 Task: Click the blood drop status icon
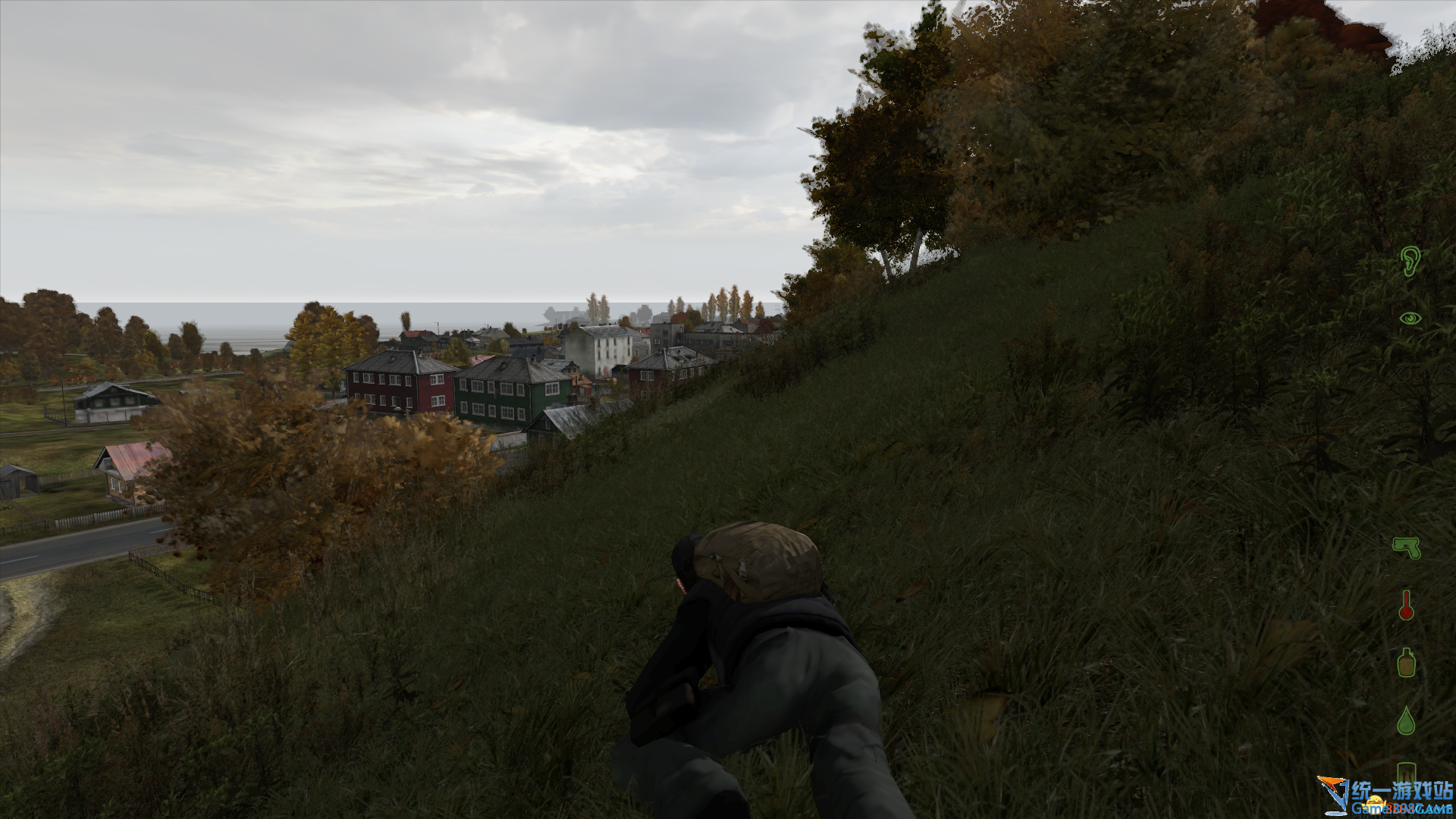pos(1406,720)
